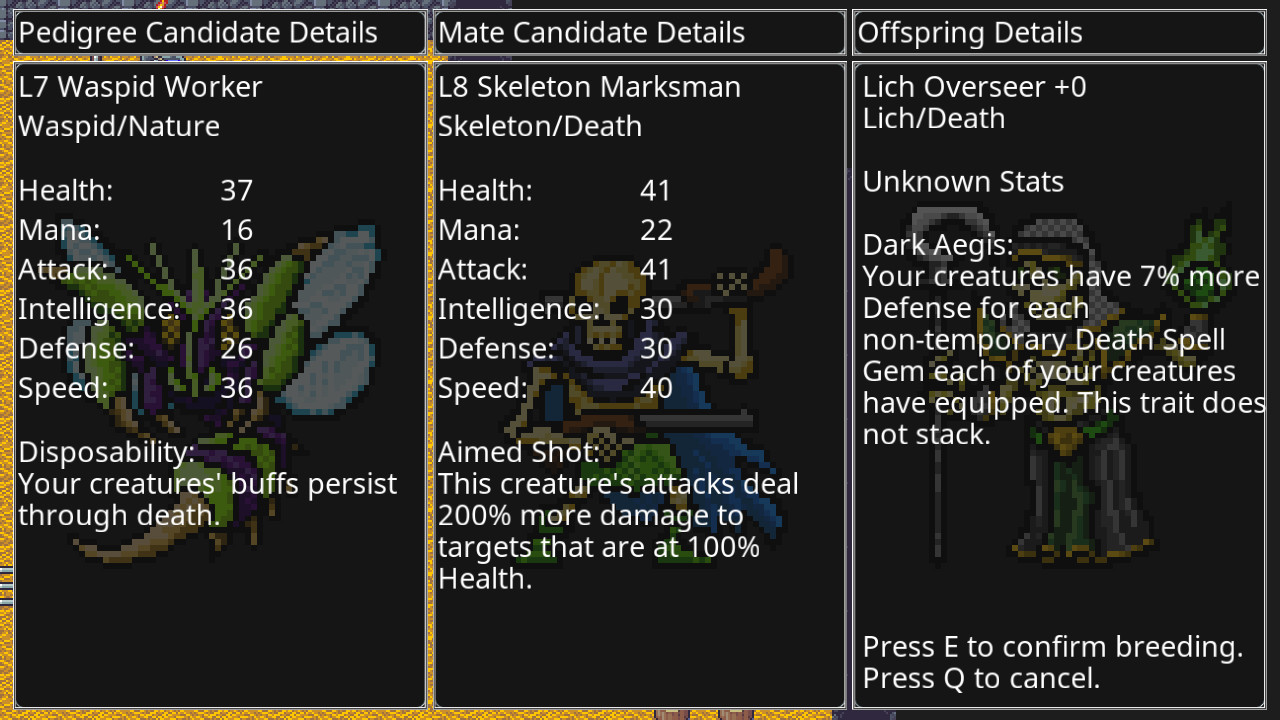Viewport: 1280px width, 720px height.
Task: Select the L7 Waspid Worker name label
Action: 140,87
